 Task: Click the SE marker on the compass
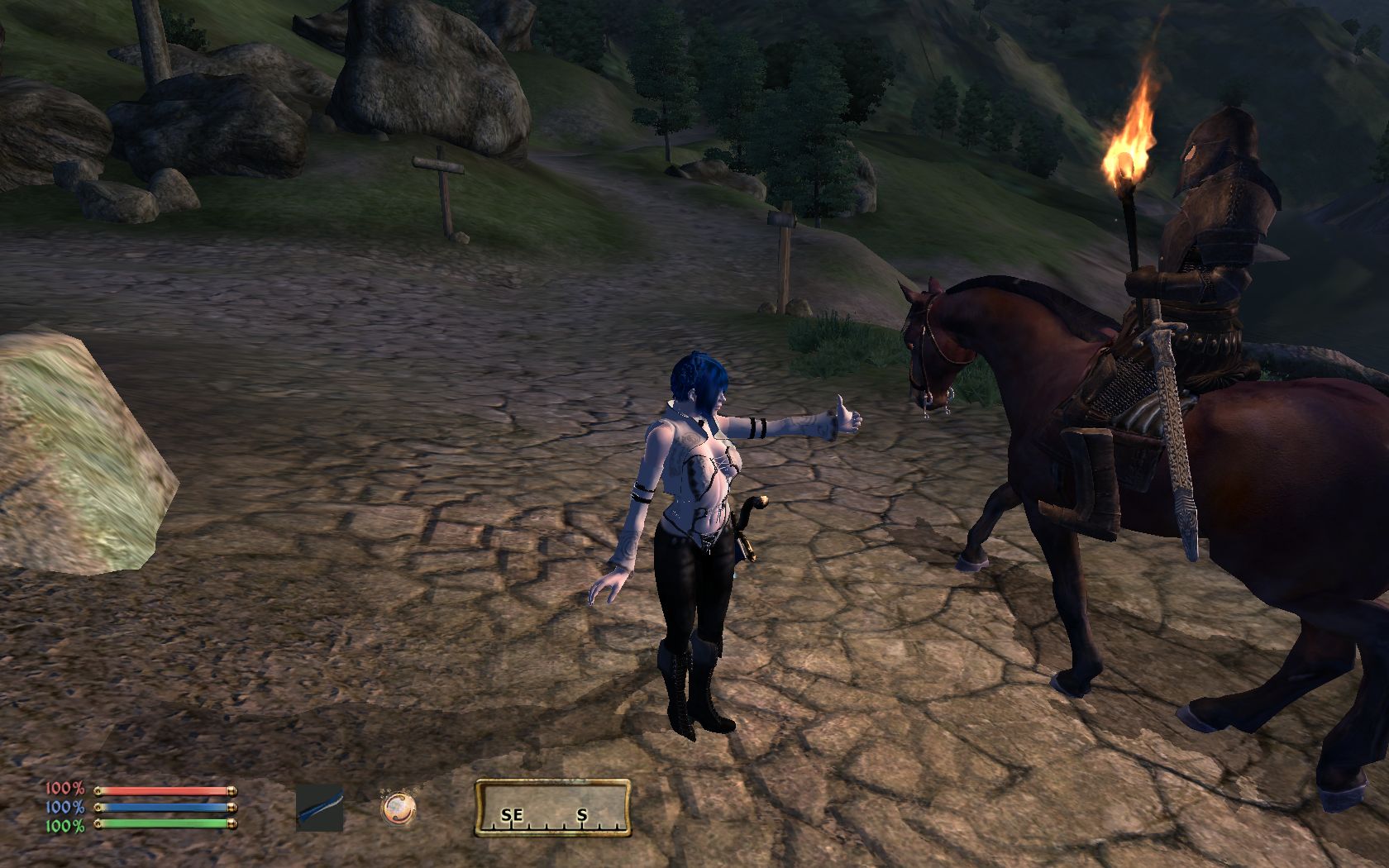511,815
